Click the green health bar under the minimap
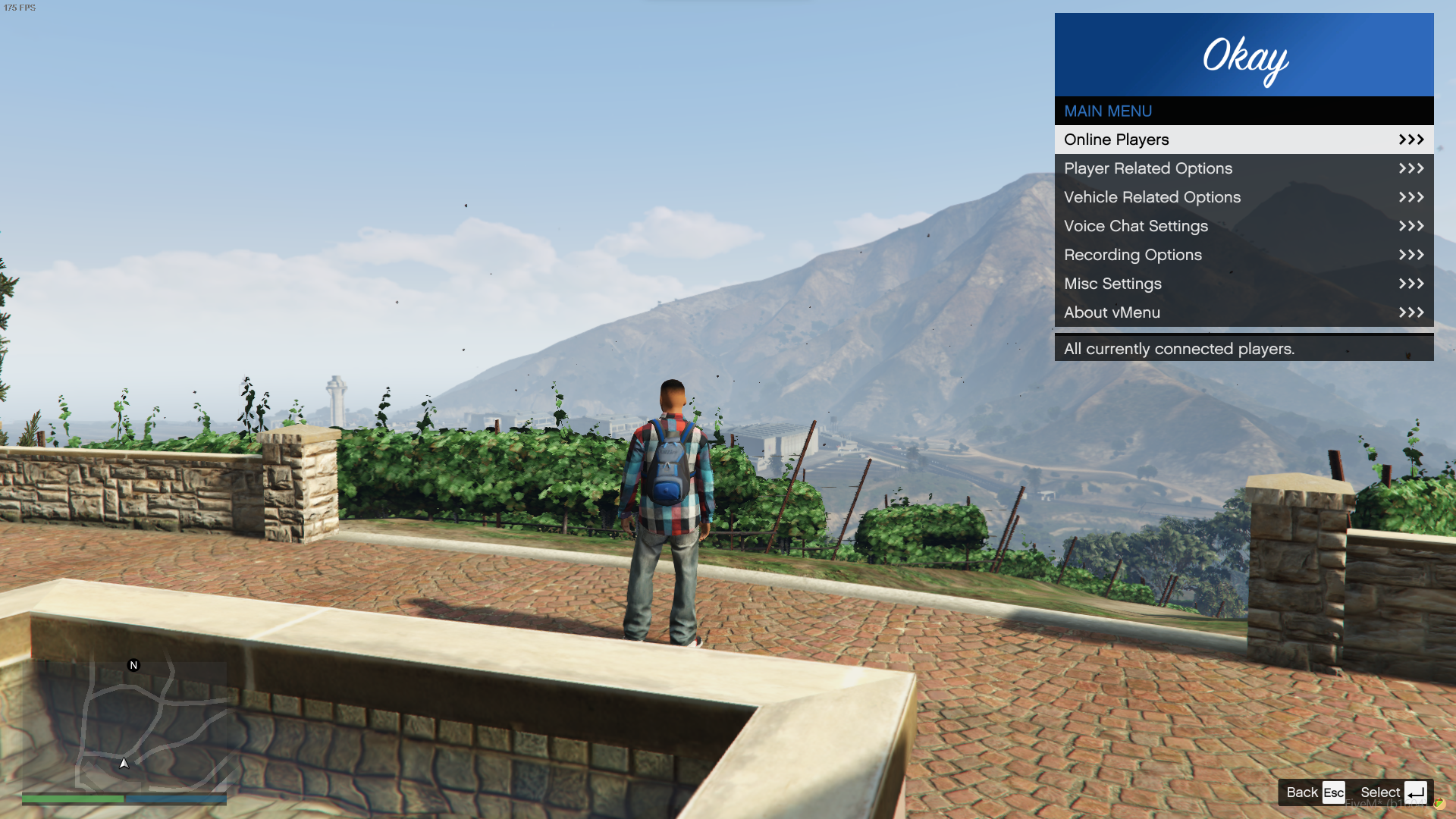Viewport: 1456px width, 819px height. (72, 799)
